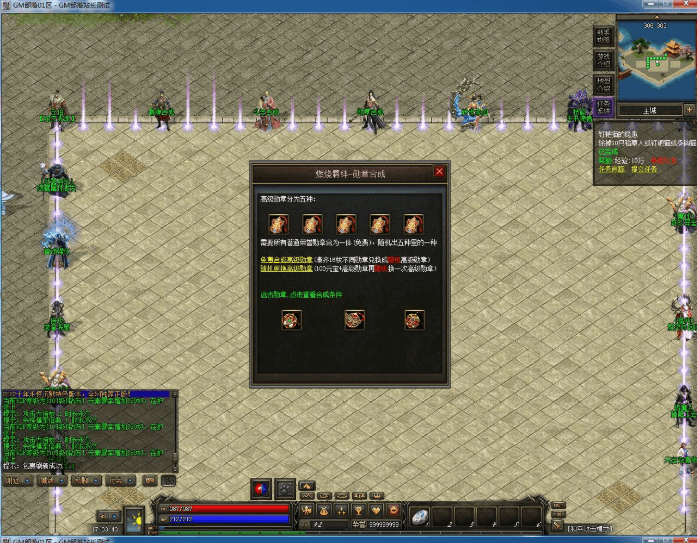Screen dimensions: 697x543
Task: Select the last advanced medal in the row
Action: tap(413, 224)
